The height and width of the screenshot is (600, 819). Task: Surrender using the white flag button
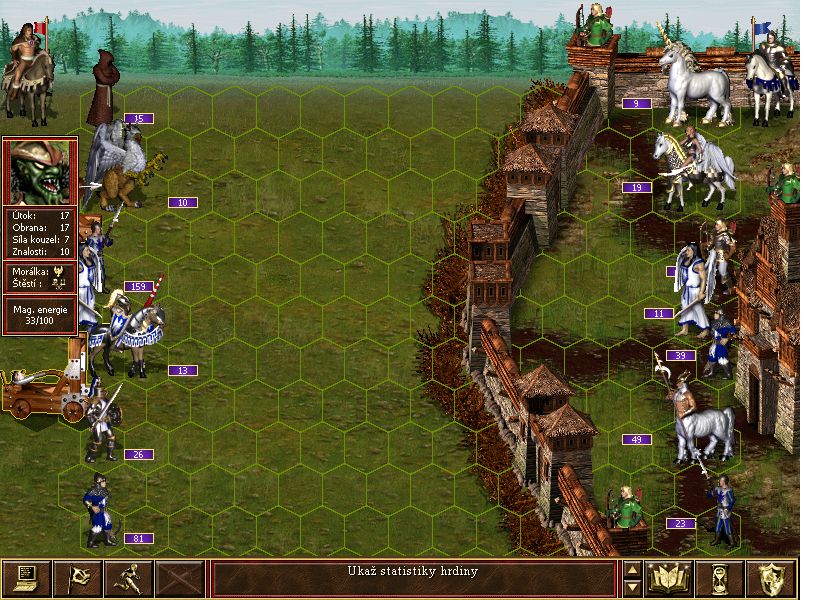(77, 578)
